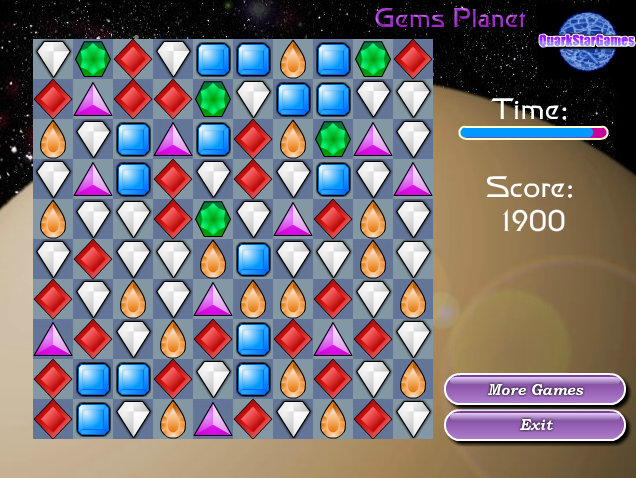Screen dimensions: 636x478
Task: Exit the game
Action: (x=535, y=425)
